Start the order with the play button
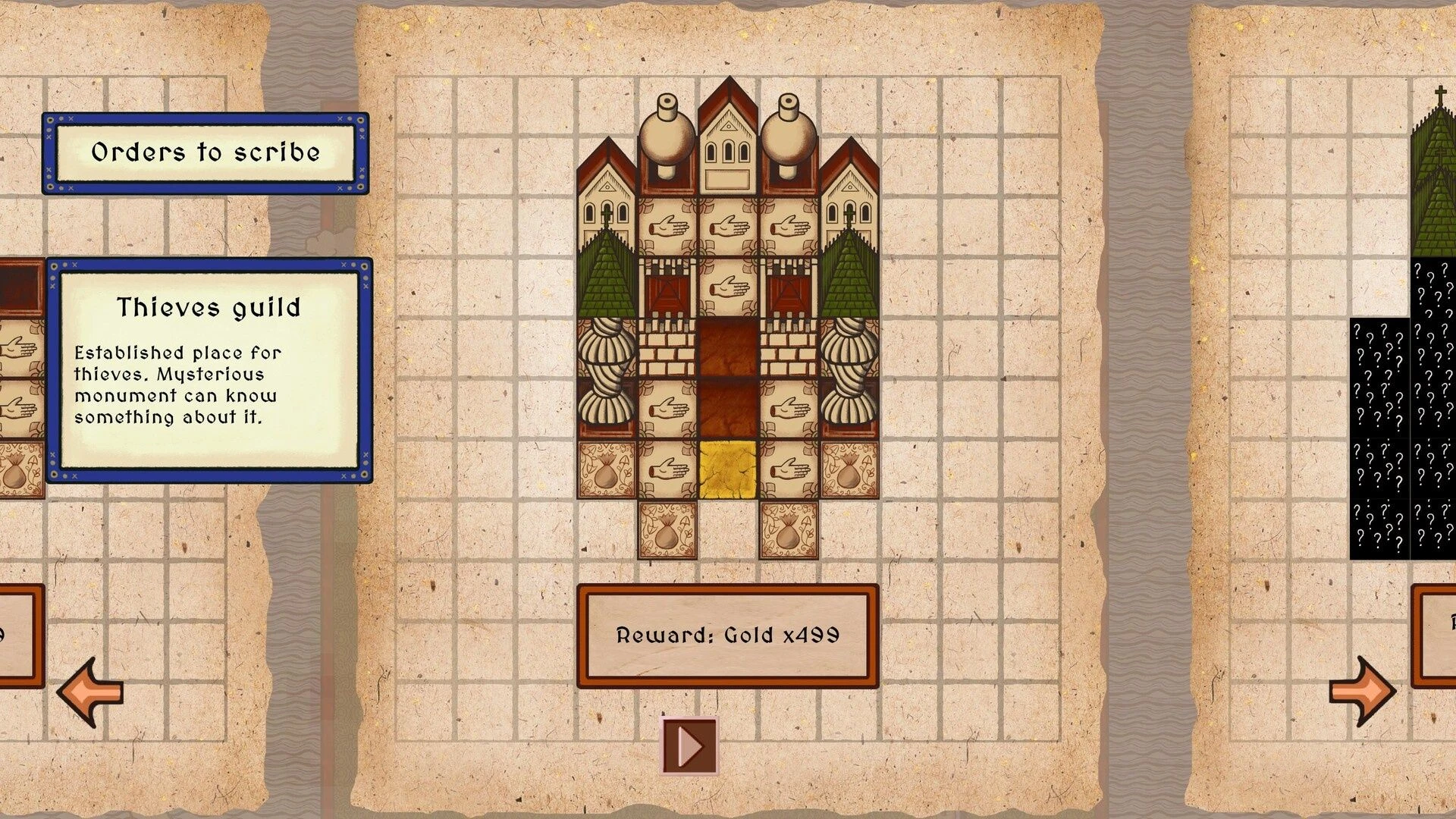This screenshot has height=819, width=1456. [x=689, y=746]
